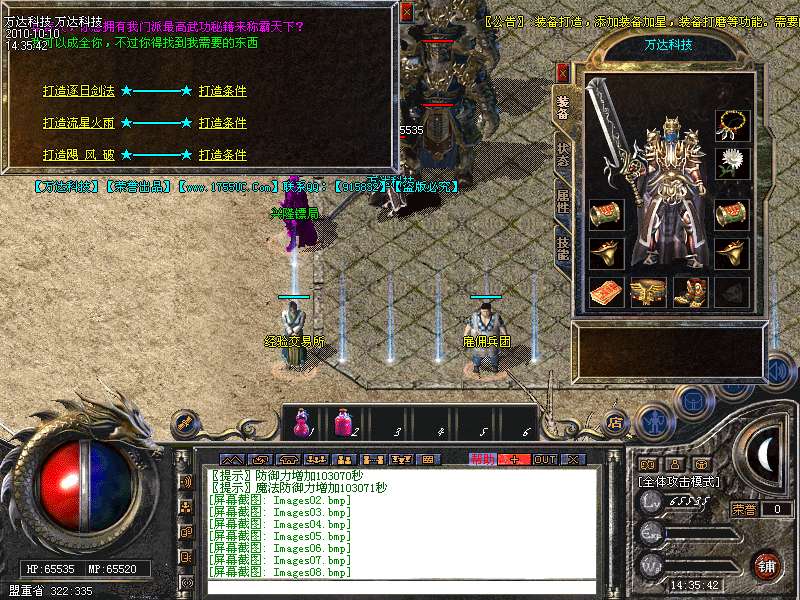Viewport: 800px width, 600px height.
Task: Click the equipped boots slot
Action: point(690,291)
